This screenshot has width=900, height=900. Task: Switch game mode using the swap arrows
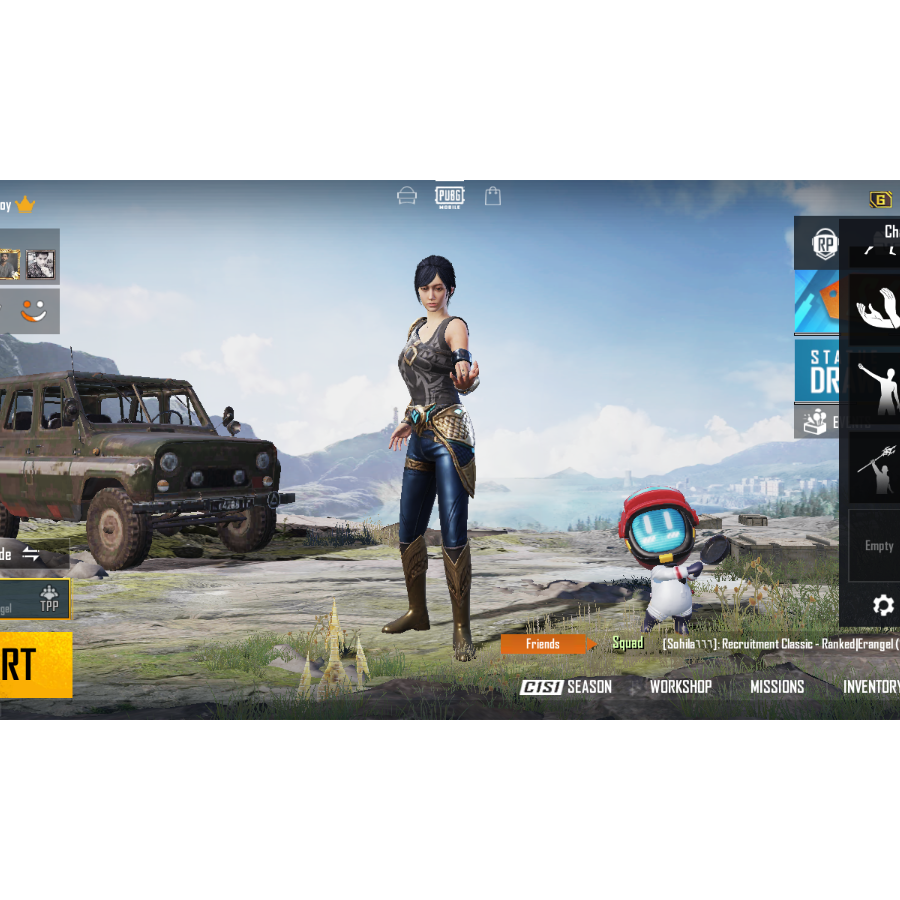click(x=31, y=554)
